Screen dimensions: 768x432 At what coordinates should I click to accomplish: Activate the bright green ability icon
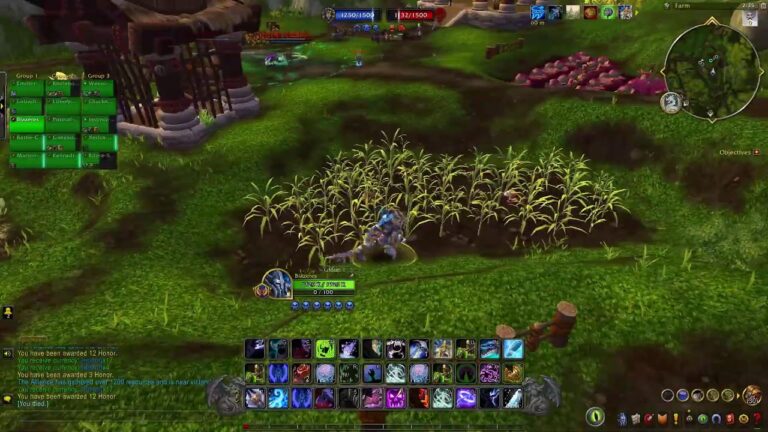click(x=325, y=349)
